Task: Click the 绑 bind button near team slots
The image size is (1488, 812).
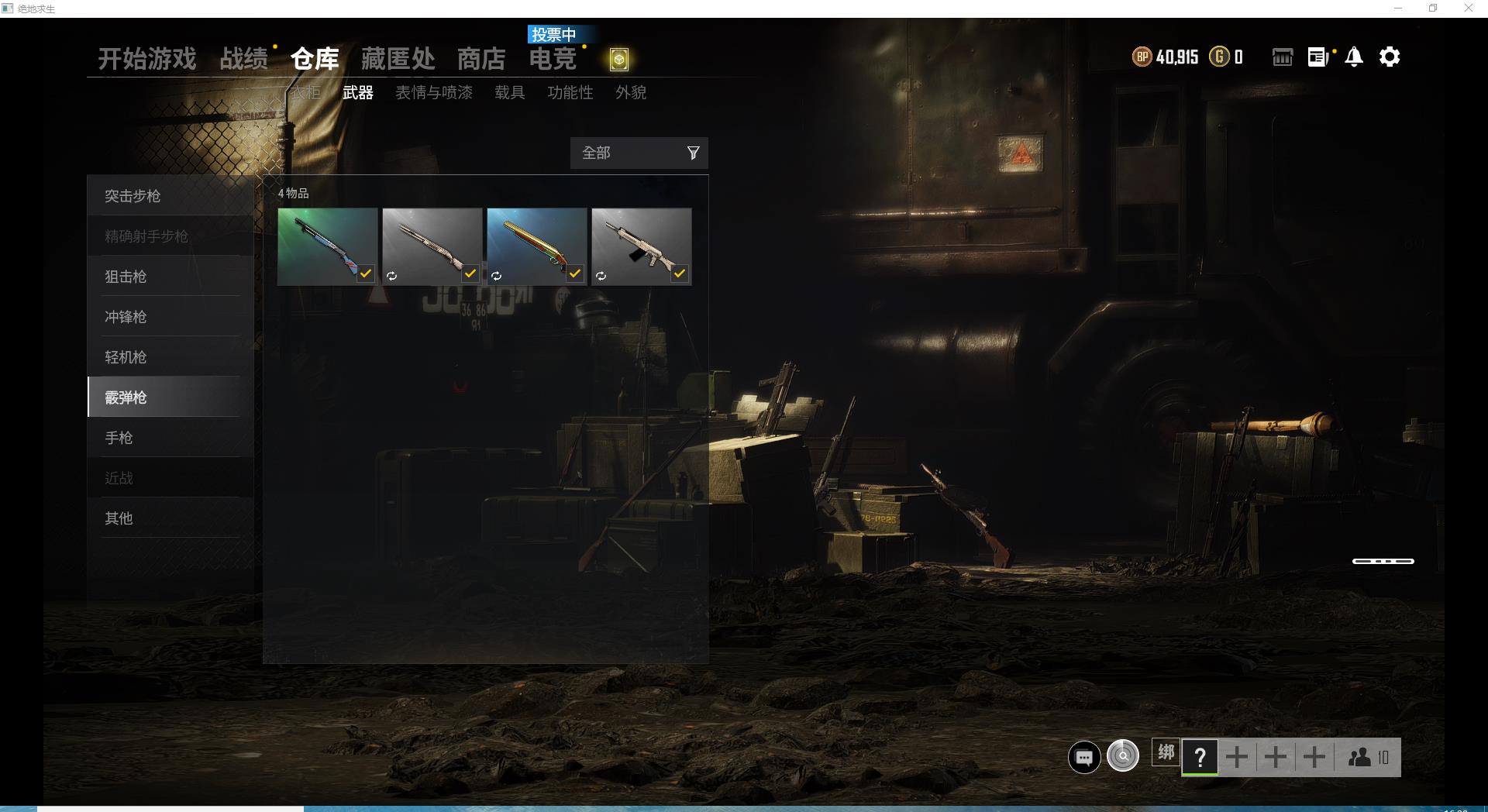Action: (1165, 752)
